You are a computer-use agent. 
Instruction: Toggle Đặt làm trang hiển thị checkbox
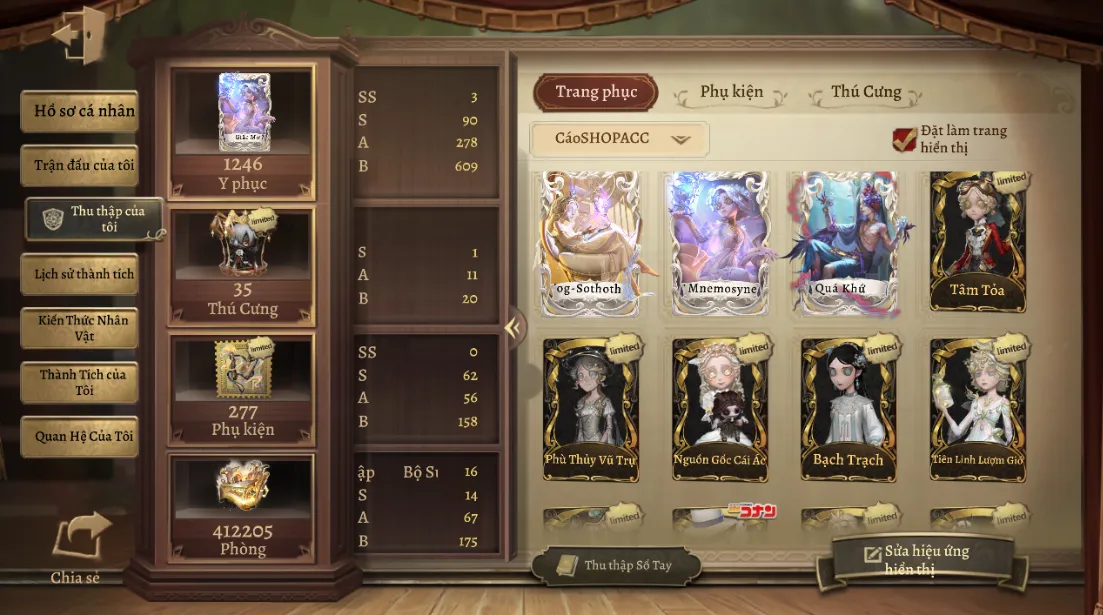click(x=905, y=140)
